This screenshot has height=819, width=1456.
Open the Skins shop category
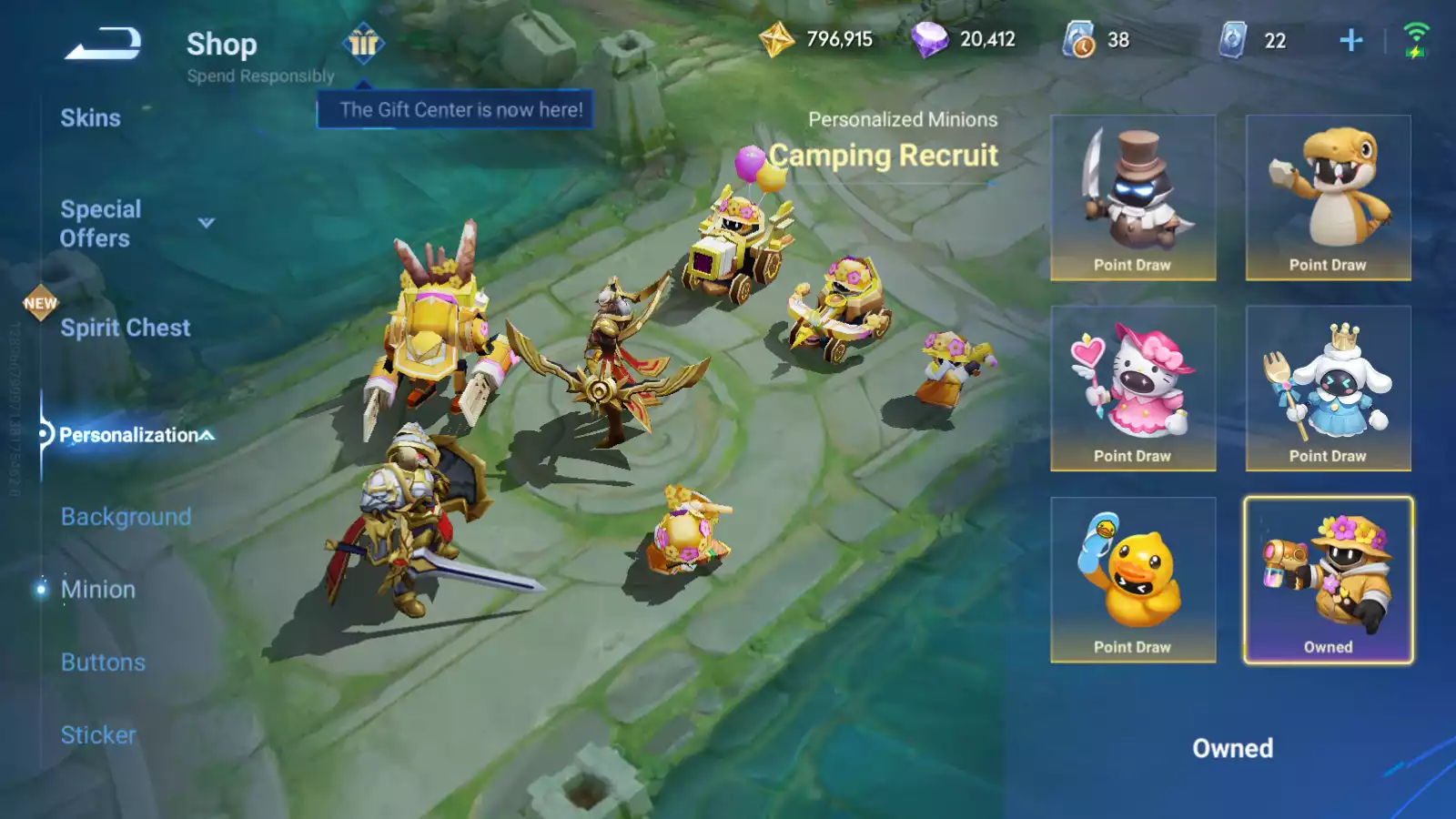point(90,118)
